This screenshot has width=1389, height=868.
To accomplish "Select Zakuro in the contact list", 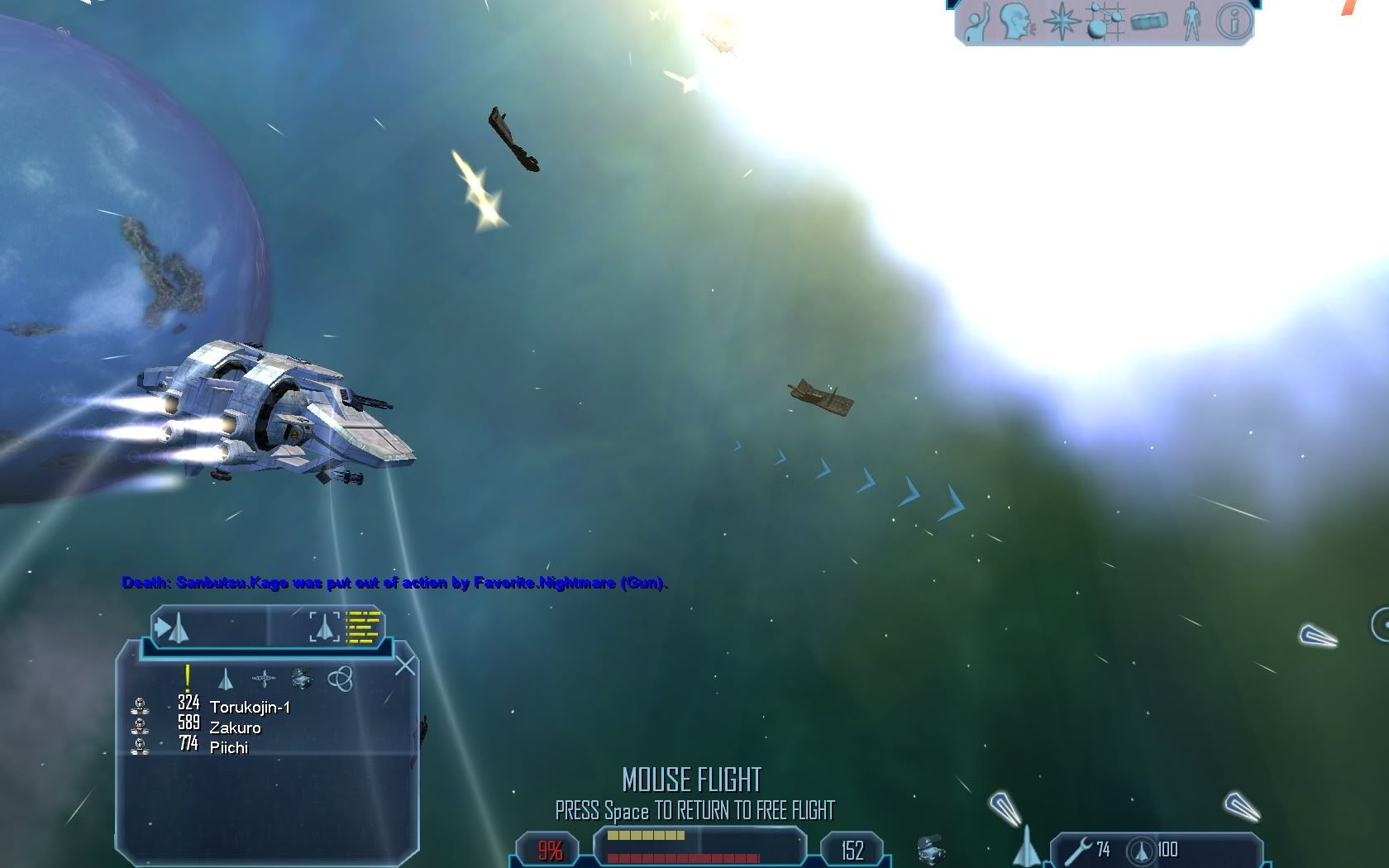I will coord(235,727).
